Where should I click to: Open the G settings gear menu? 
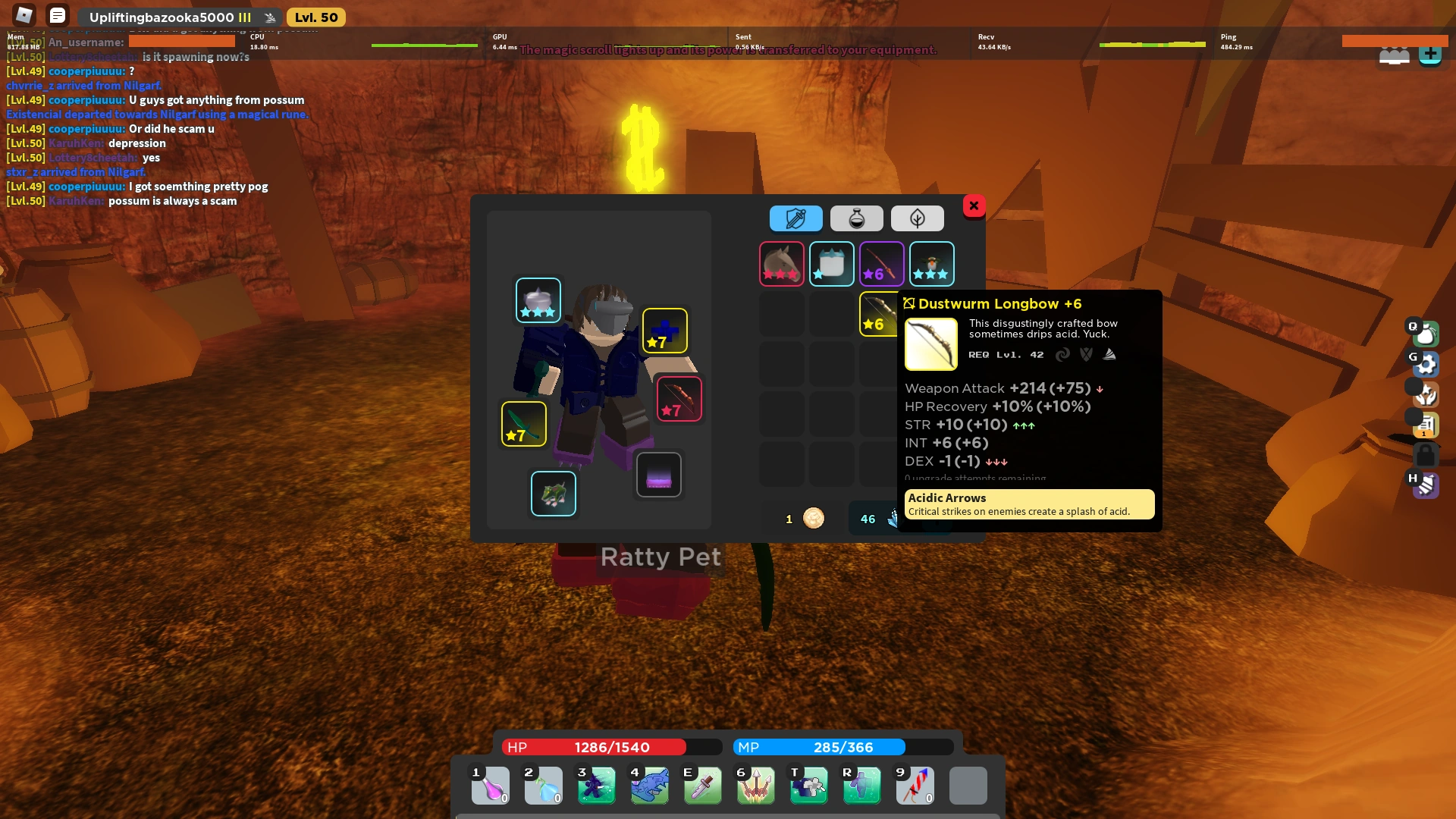click(1427, 364)
